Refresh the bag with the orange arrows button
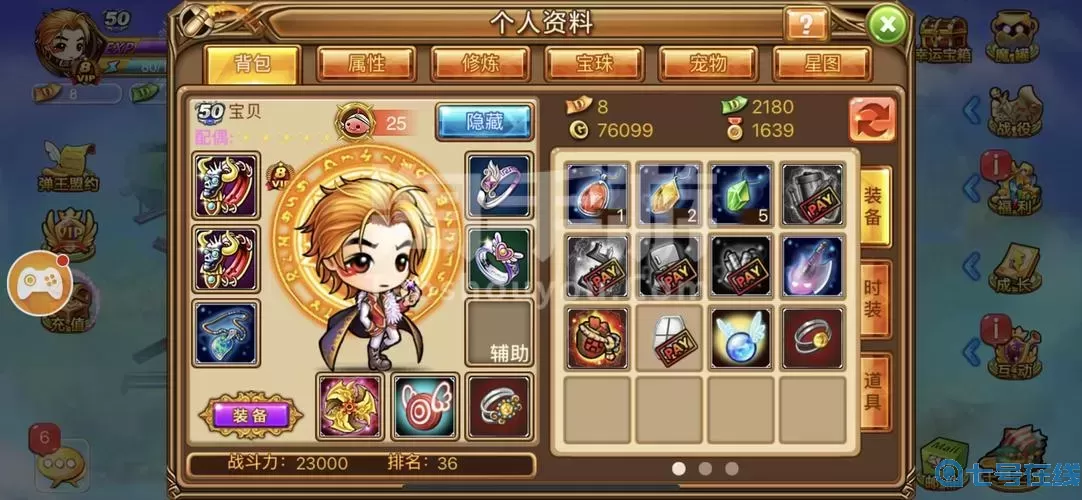This screenshot has height=500, width=1082. pos(872,119)
